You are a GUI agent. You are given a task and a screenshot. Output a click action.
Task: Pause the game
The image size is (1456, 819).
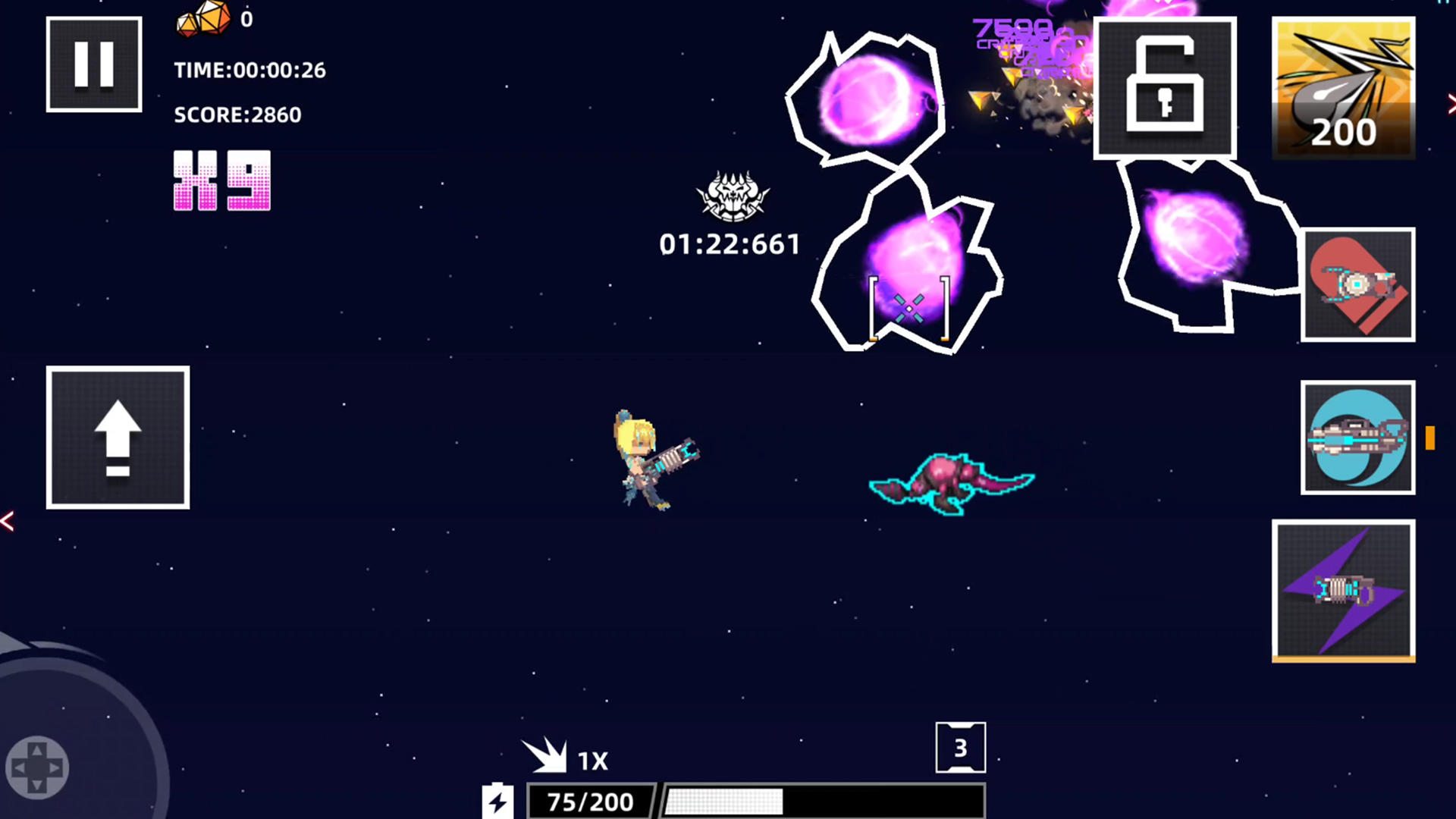tap(94, 64)
